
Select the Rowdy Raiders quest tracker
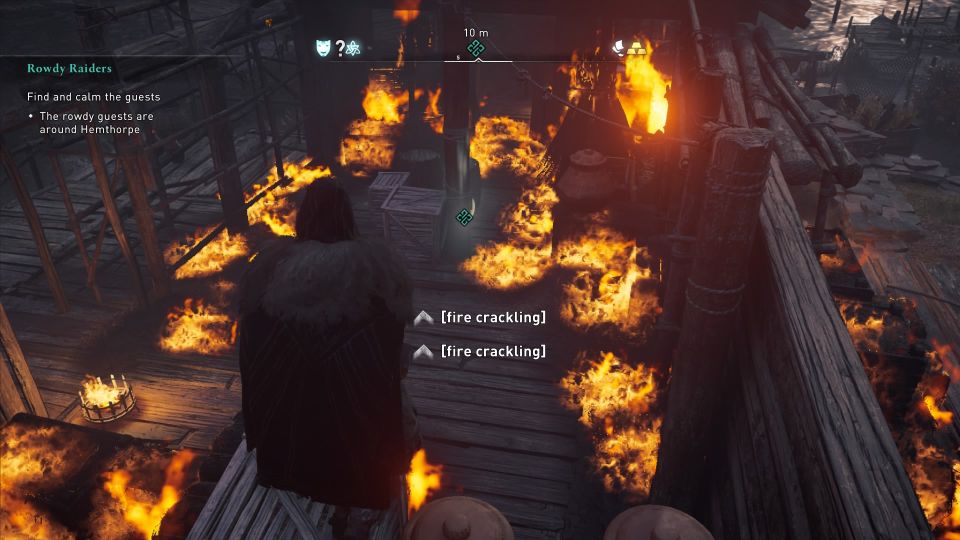70,69
